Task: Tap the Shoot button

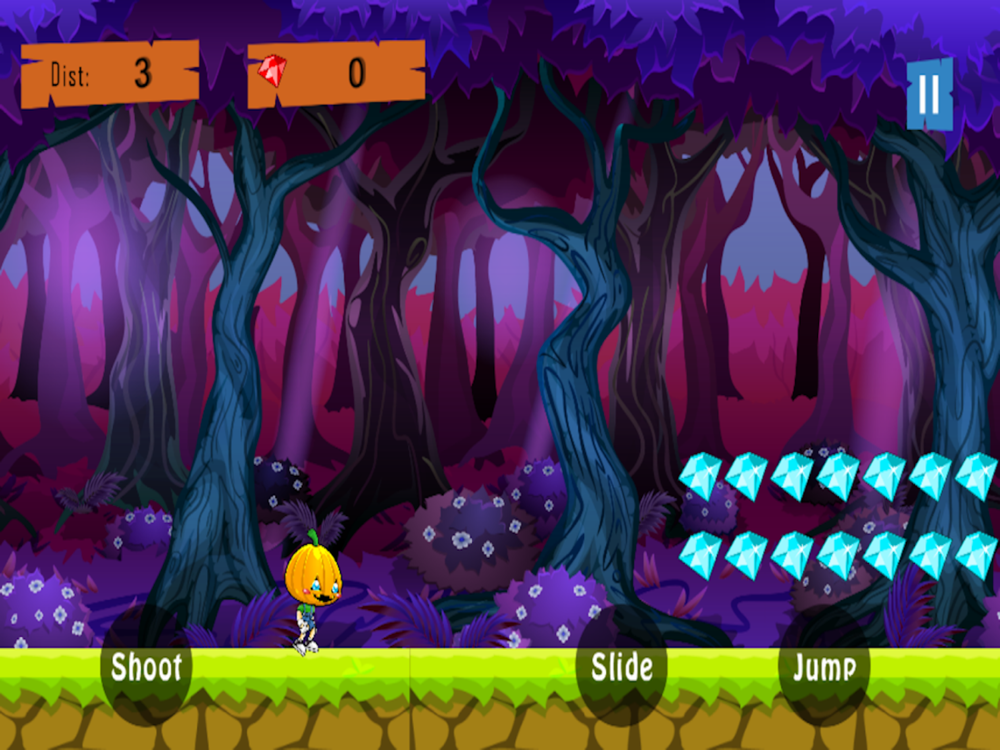Action: point(146,667)
